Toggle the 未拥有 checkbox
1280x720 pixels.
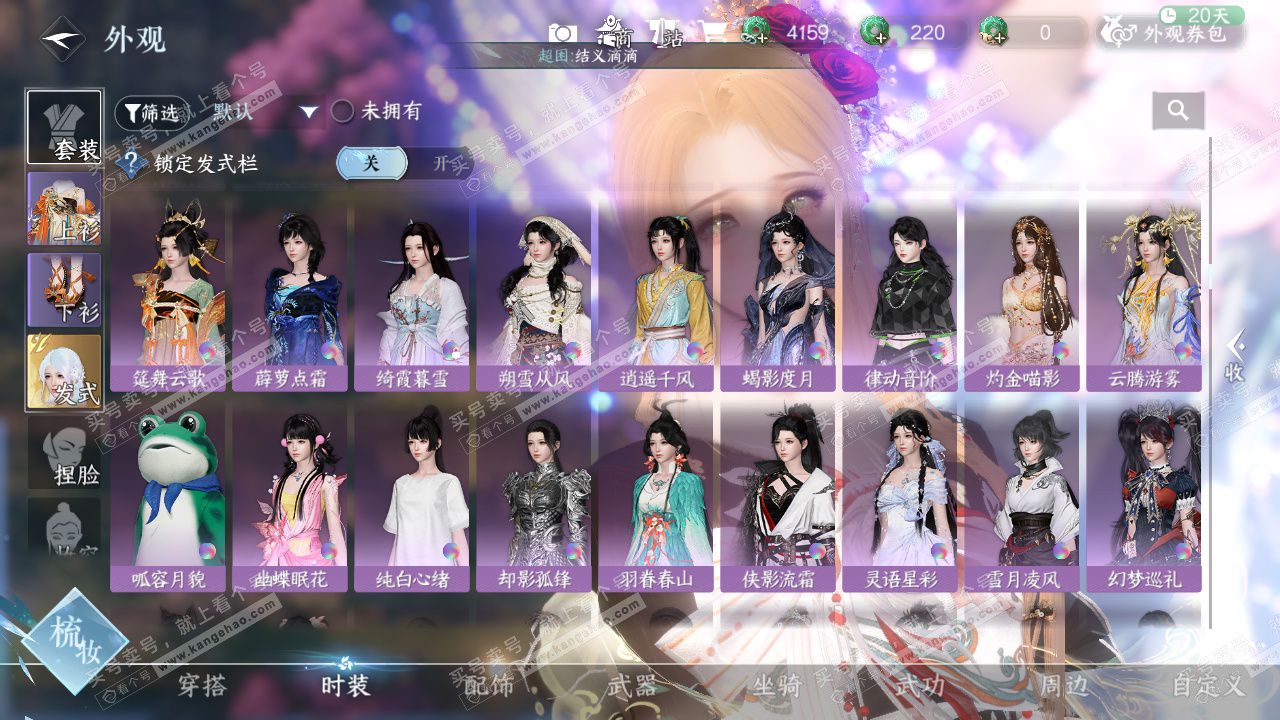(343, 112)
